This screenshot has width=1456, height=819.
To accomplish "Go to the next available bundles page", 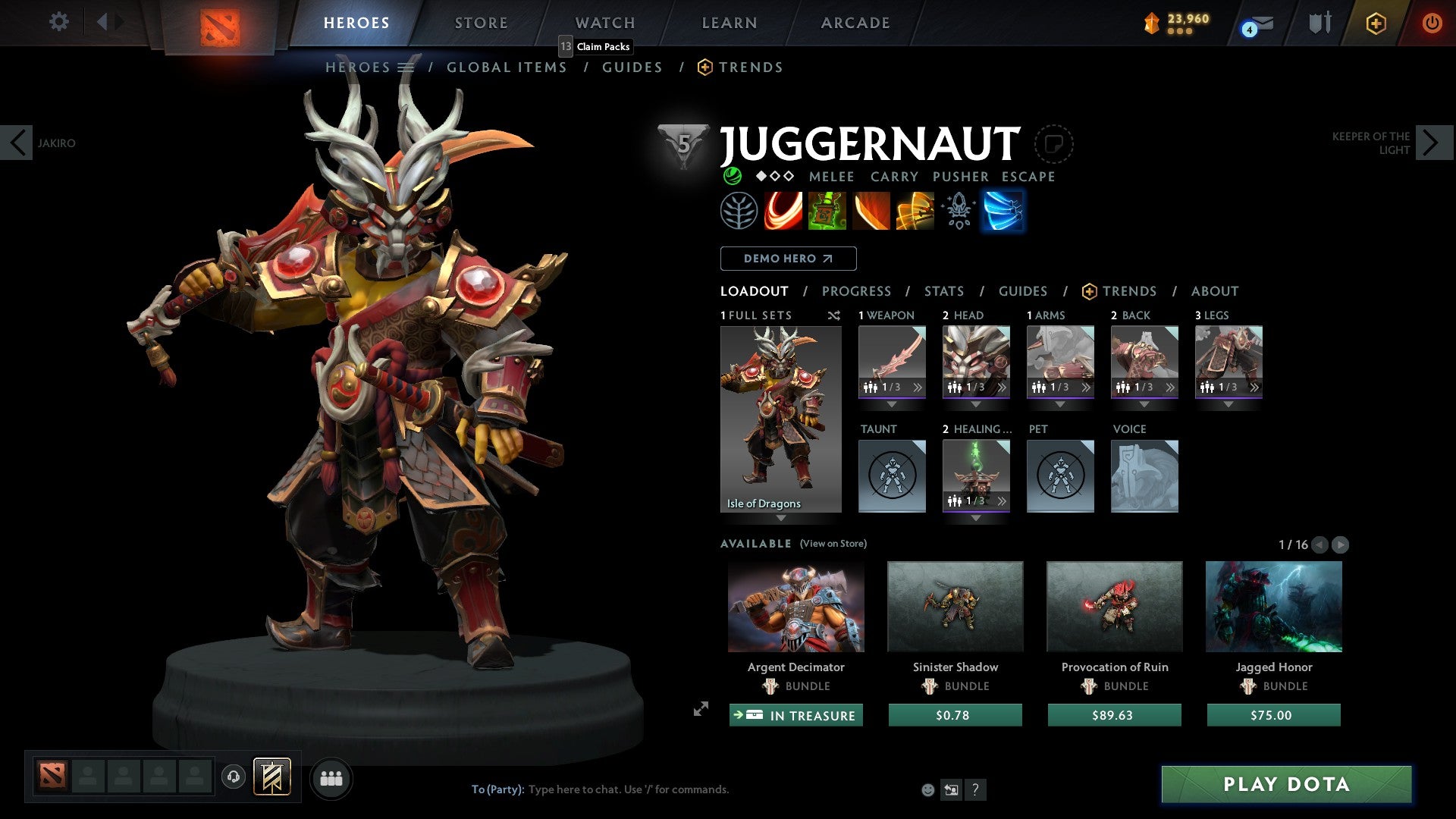I will [1341, 544].
